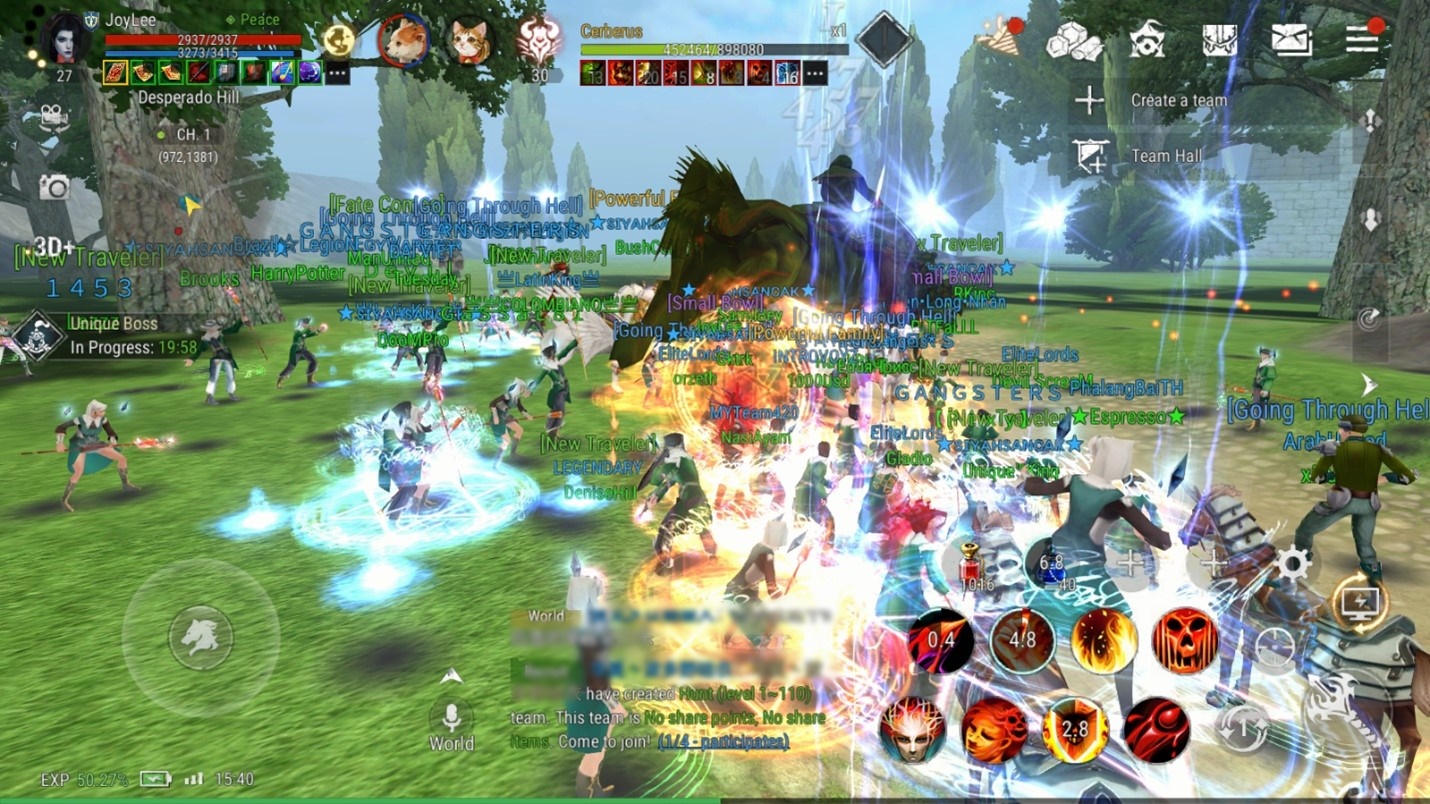Viewport: 1430px width, 804px height.
Task: Open the hamburger main menu
Action: pyautogui.click(x=1362, y=39)
